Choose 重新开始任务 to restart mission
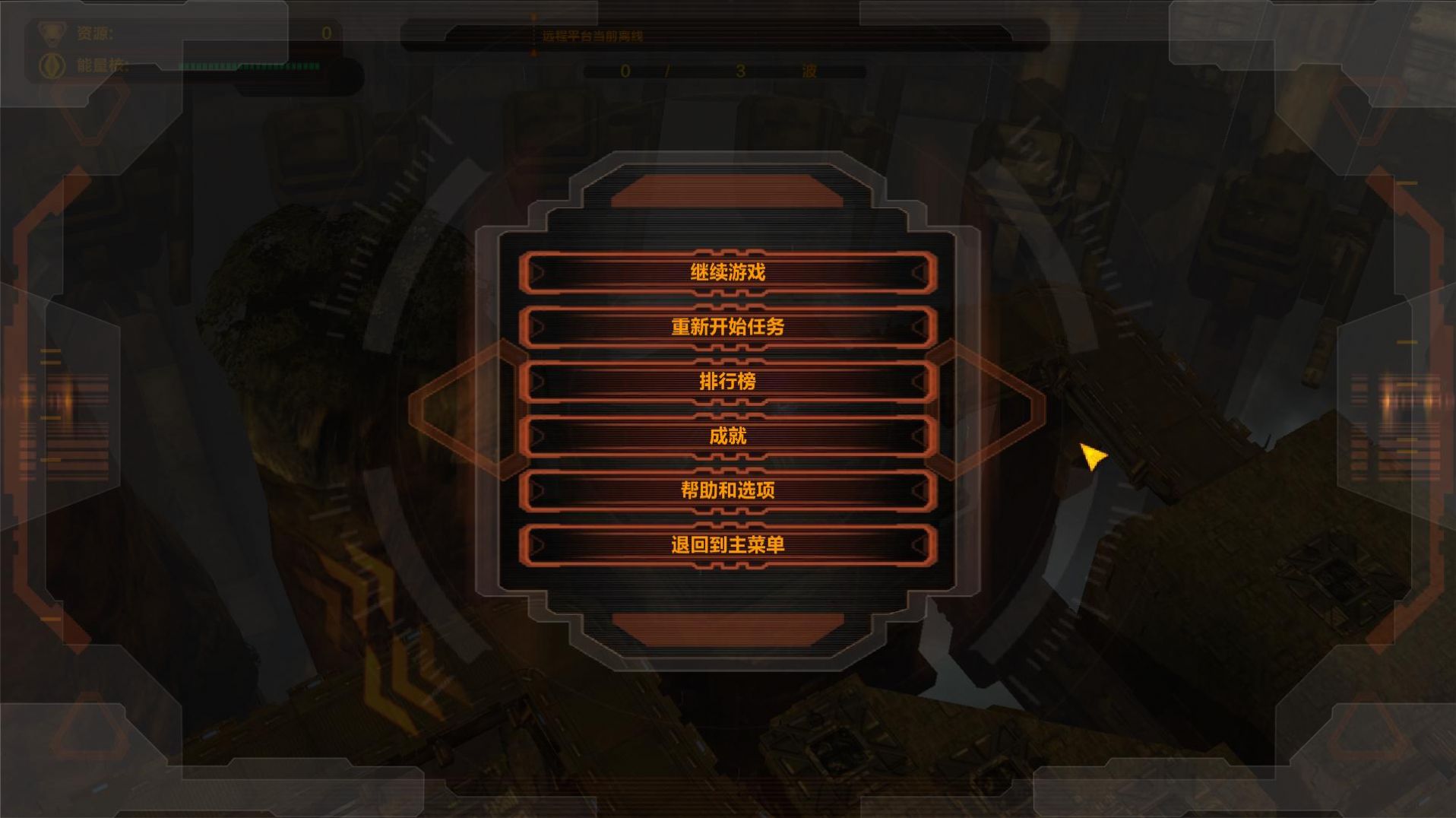The height and width of the screenshot is (818, 1456). tap(727, 326)
